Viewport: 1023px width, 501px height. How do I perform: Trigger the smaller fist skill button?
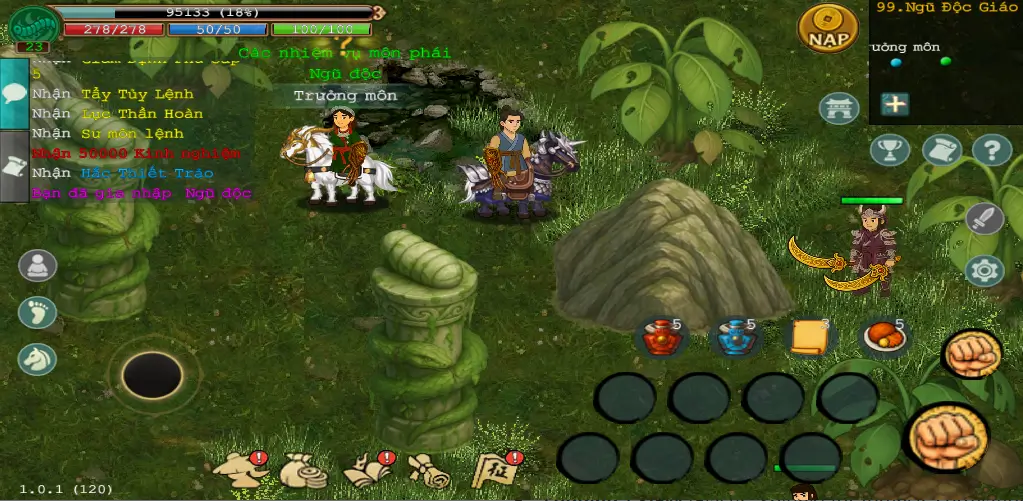point(971,354)
